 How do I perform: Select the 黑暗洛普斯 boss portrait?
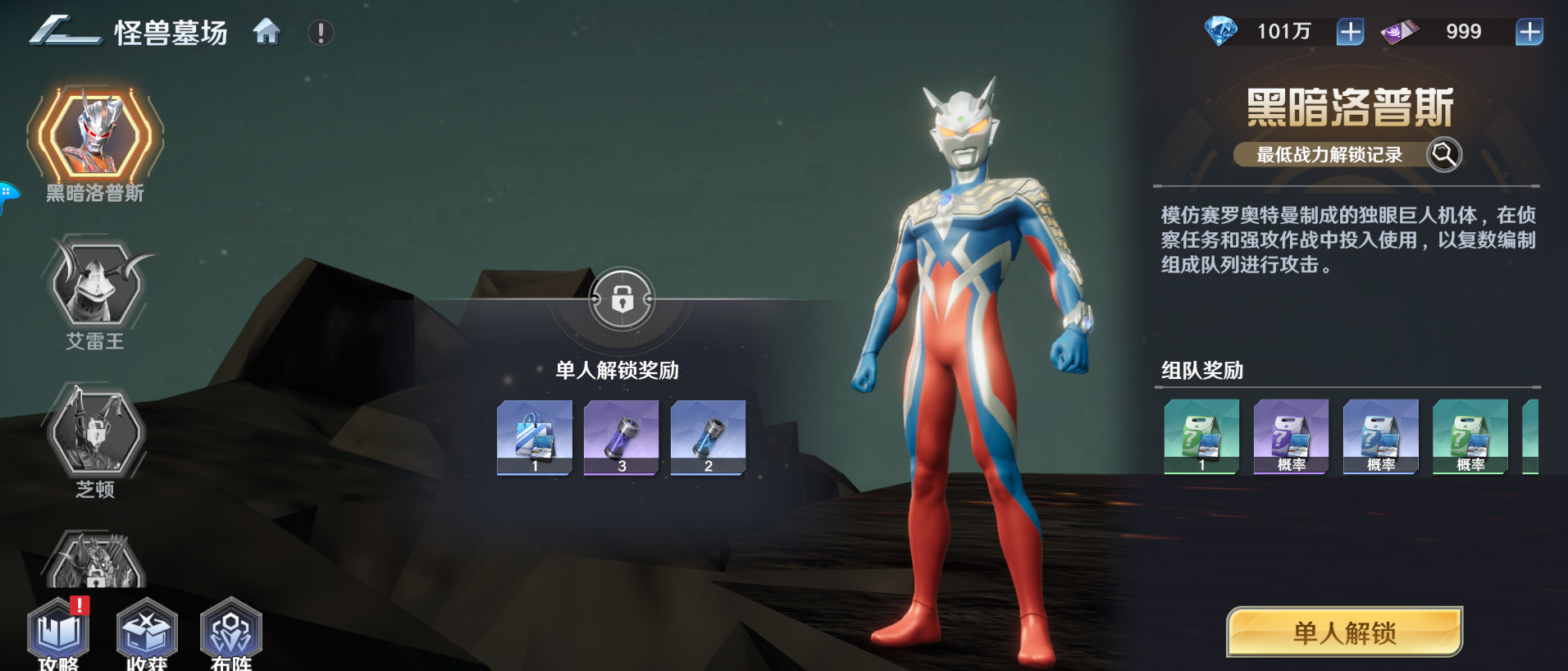pyautogui.click(x=95, y=135)
